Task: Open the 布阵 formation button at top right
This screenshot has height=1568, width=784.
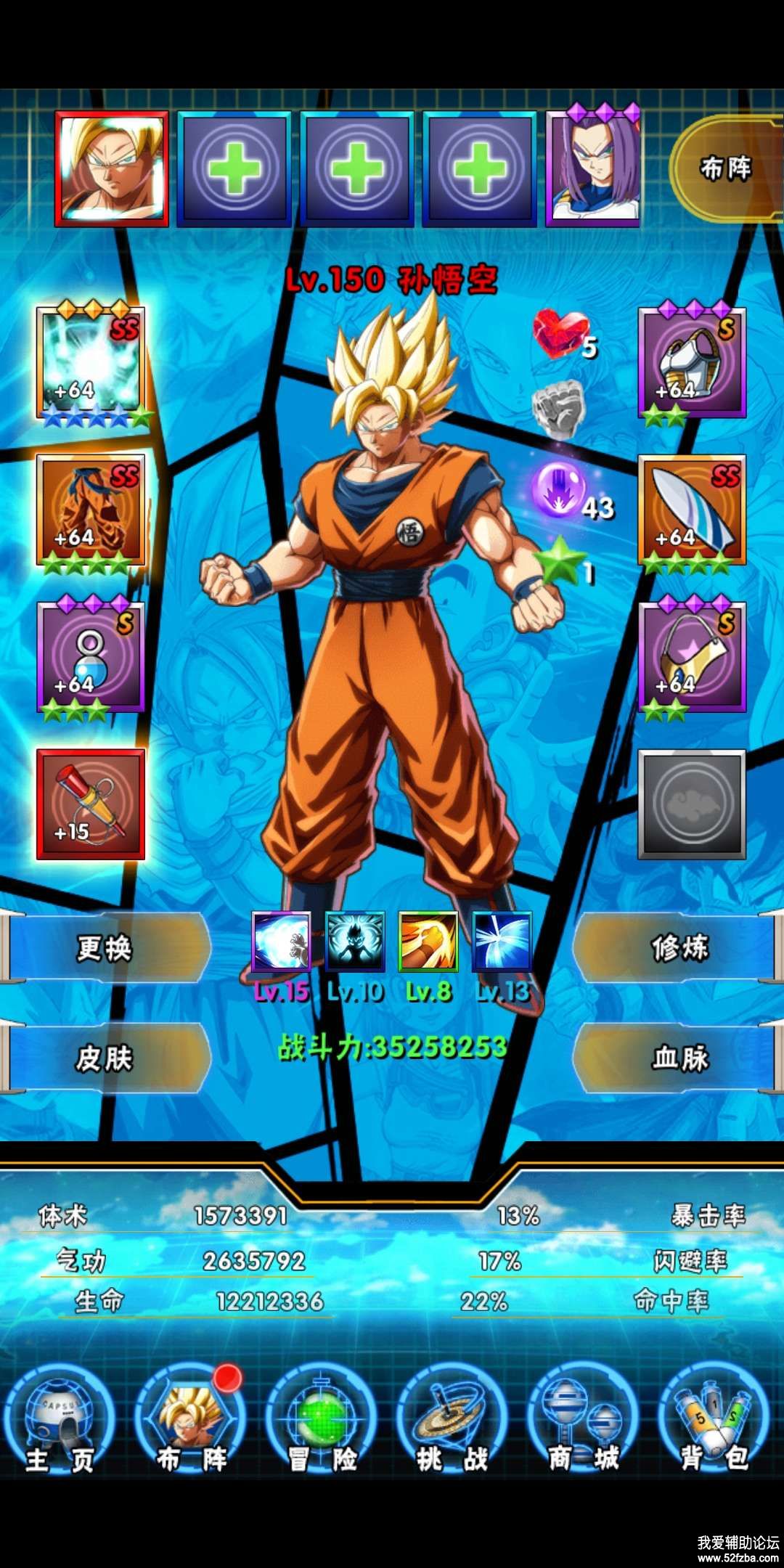Action: (x=724, y=169)
